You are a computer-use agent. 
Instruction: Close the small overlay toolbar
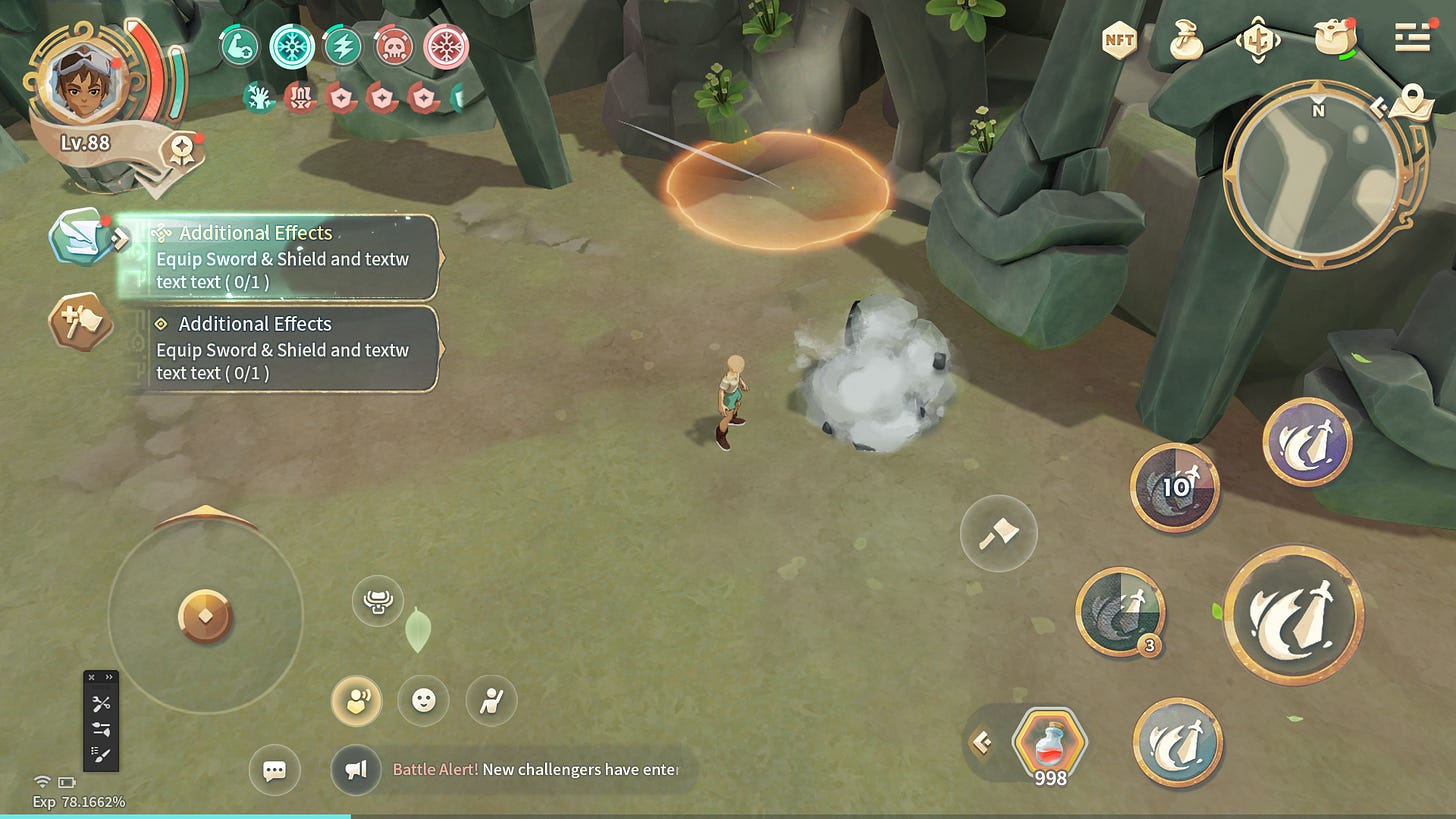click(92, 677)
